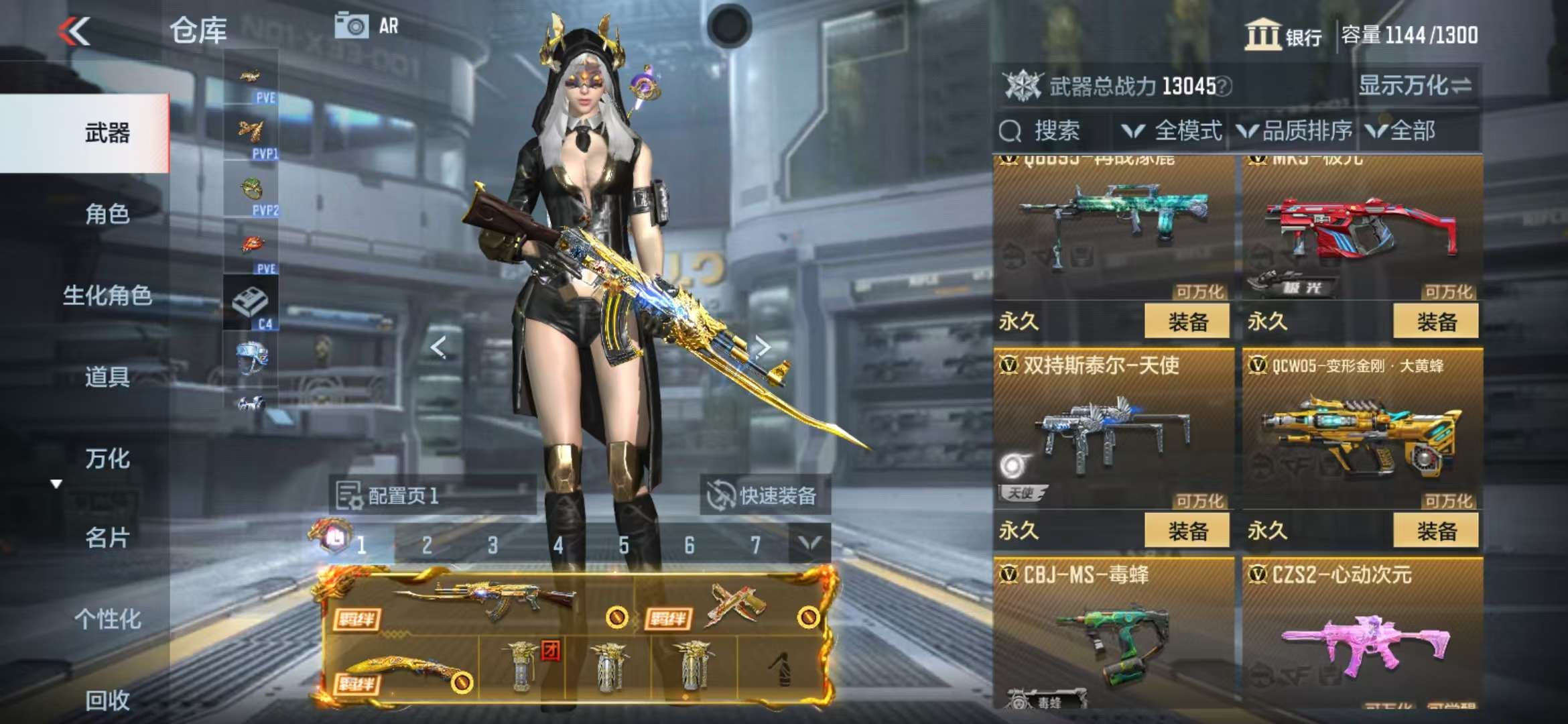Go back using the red arrow button
Viewport: 1568px width, 724px height.
[x=74, y=32]
